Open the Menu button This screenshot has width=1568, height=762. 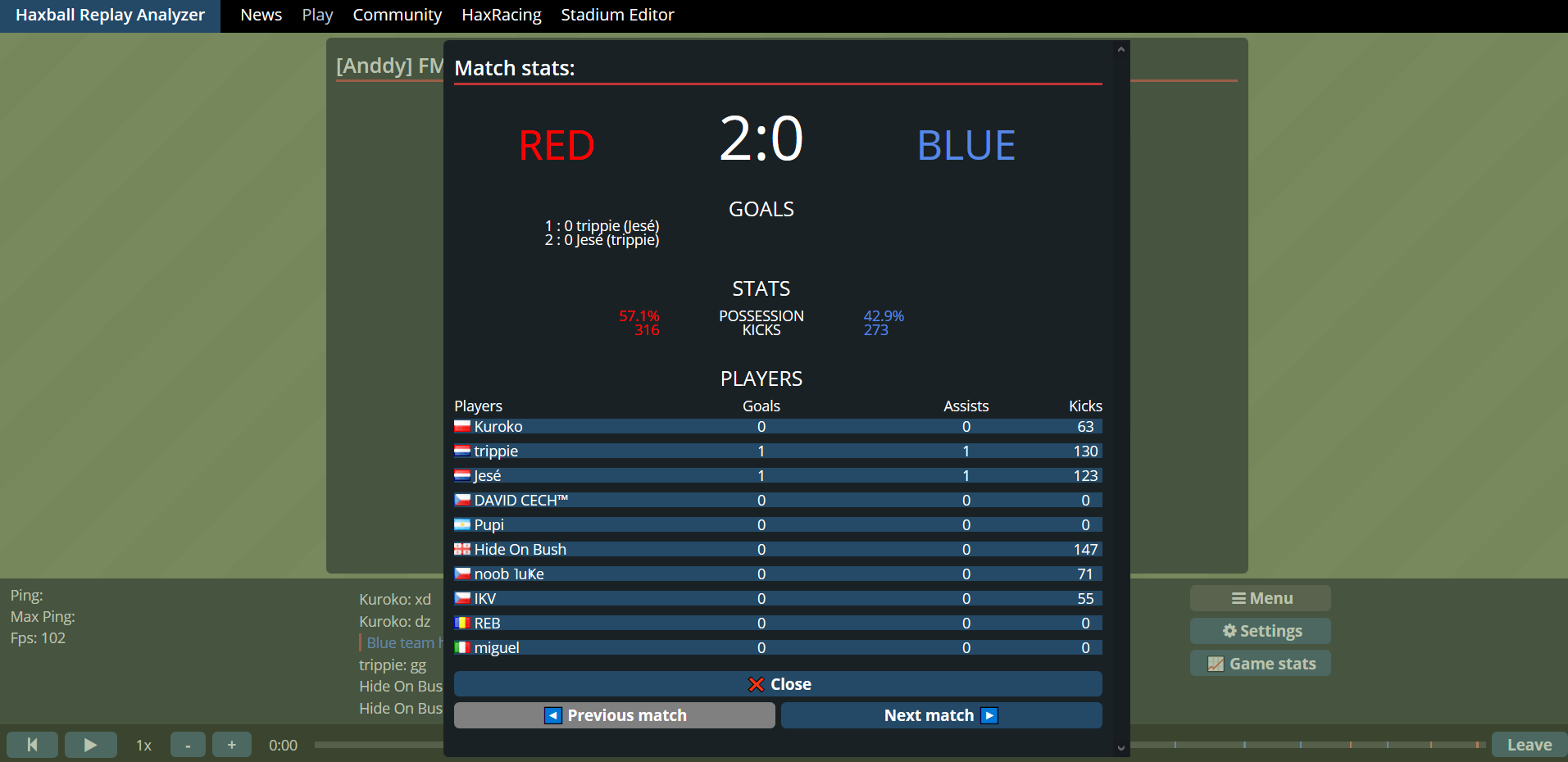(1261, 598)
